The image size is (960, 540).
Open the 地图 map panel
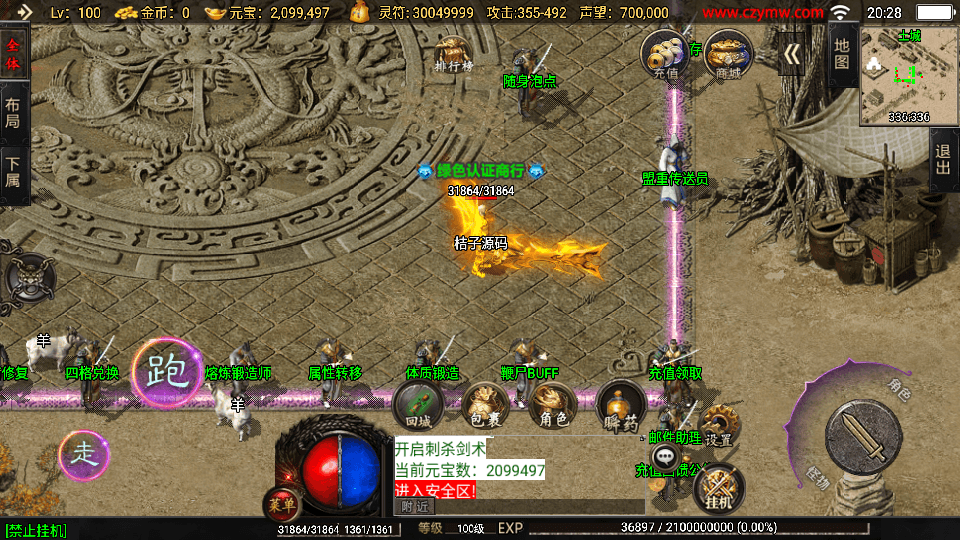[842, 53]
